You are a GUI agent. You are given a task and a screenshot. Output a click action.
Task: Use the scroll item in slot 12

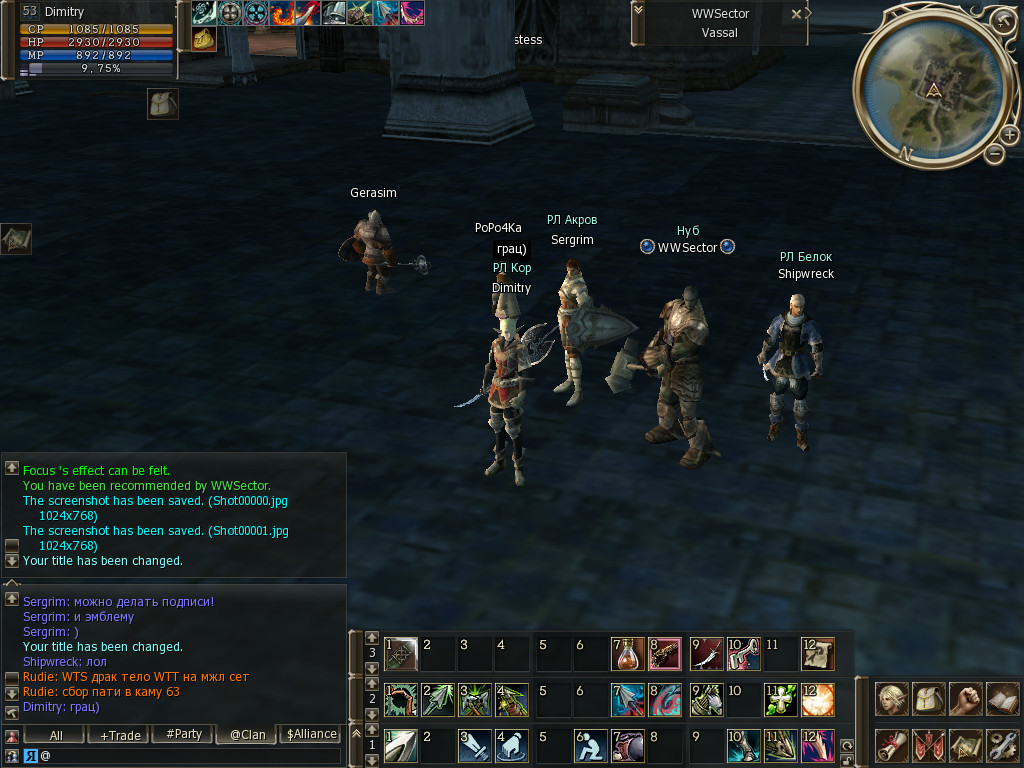817,654
